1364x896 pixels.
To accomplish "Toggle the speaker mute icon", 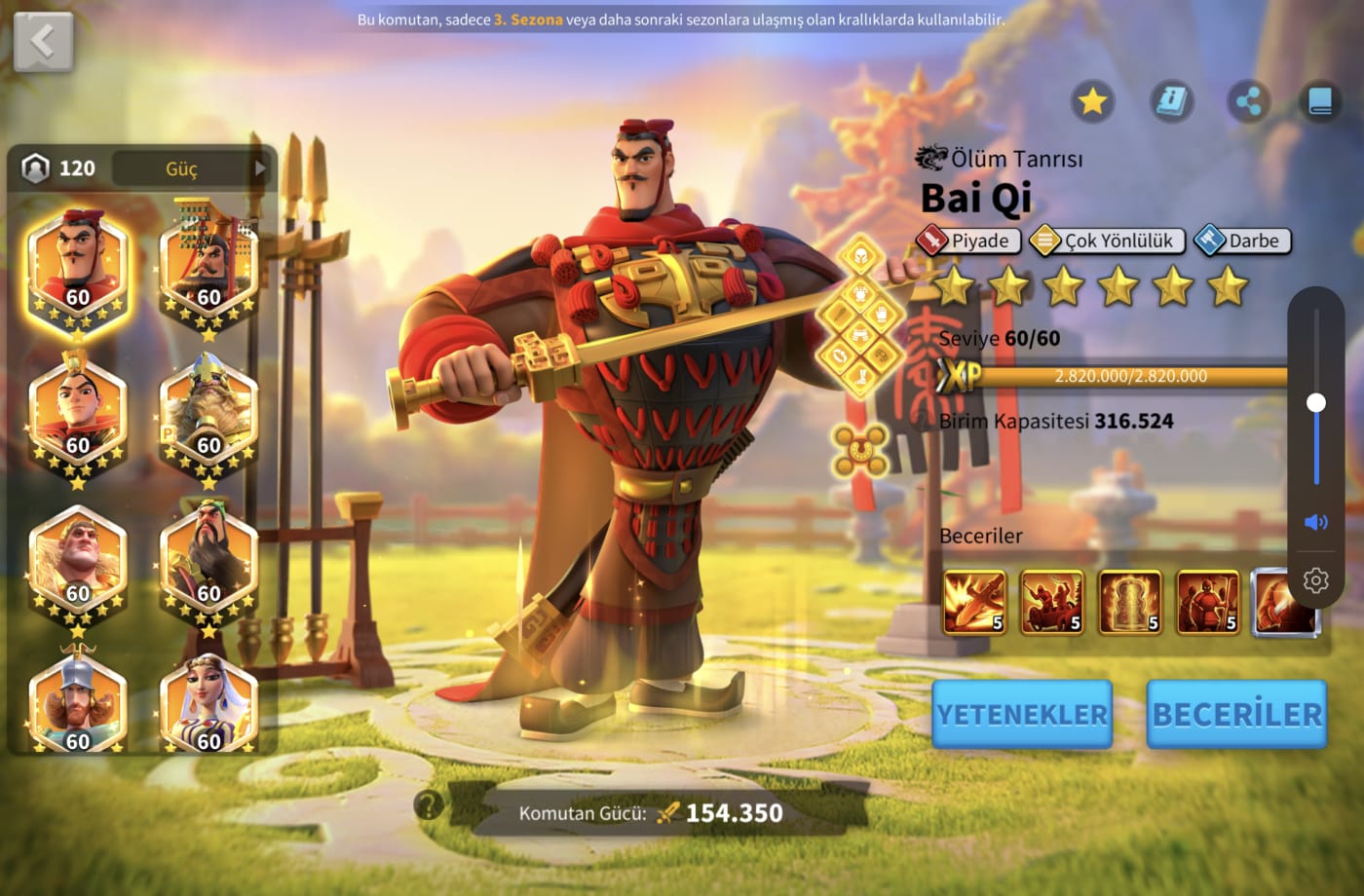I will click(1315, 522).
